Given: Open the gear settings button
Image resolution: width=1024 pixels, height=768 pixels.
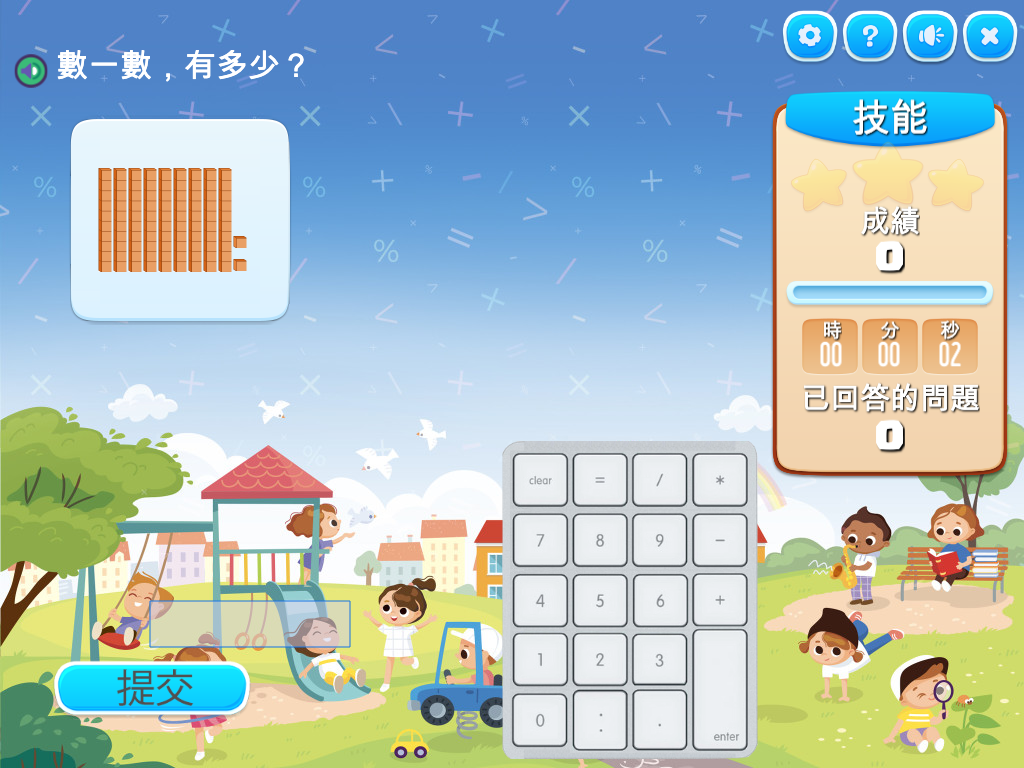Looking at the screenshot, I should tap(810, 37).
